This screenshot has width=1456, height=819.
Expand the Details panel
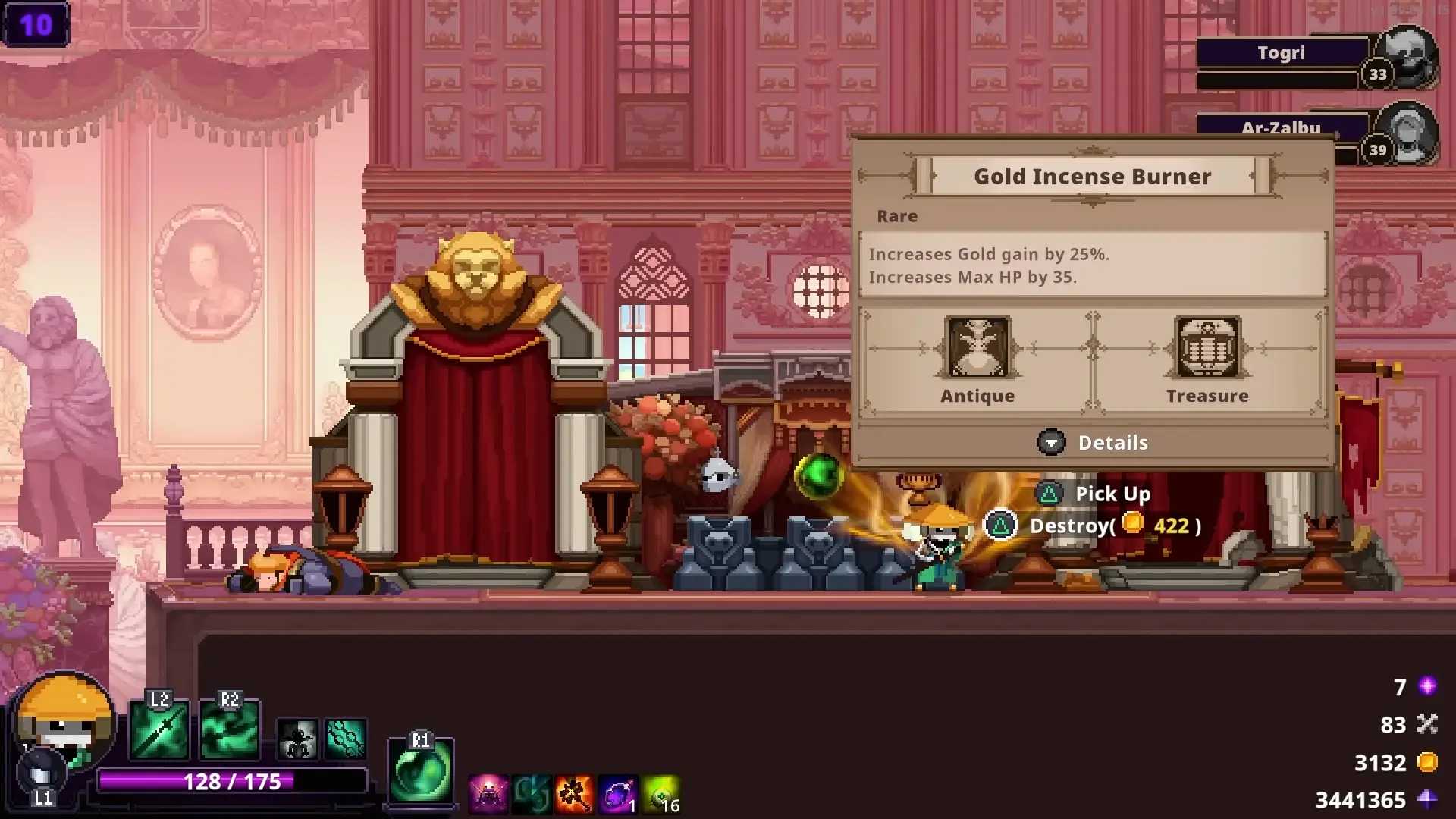[1092, 442]
